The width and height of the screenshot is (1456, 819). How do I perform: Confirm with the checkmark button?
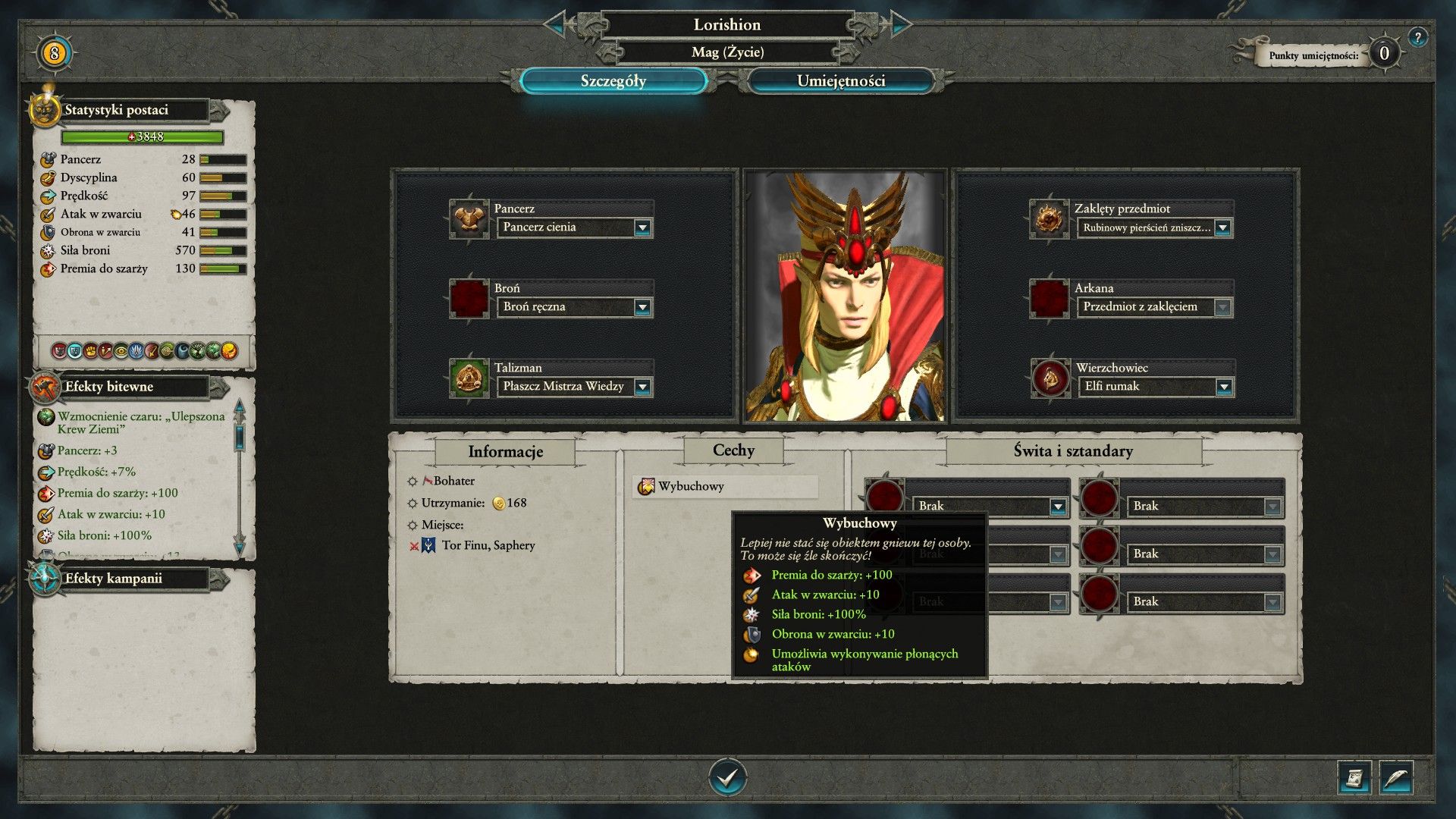(727, 777)
